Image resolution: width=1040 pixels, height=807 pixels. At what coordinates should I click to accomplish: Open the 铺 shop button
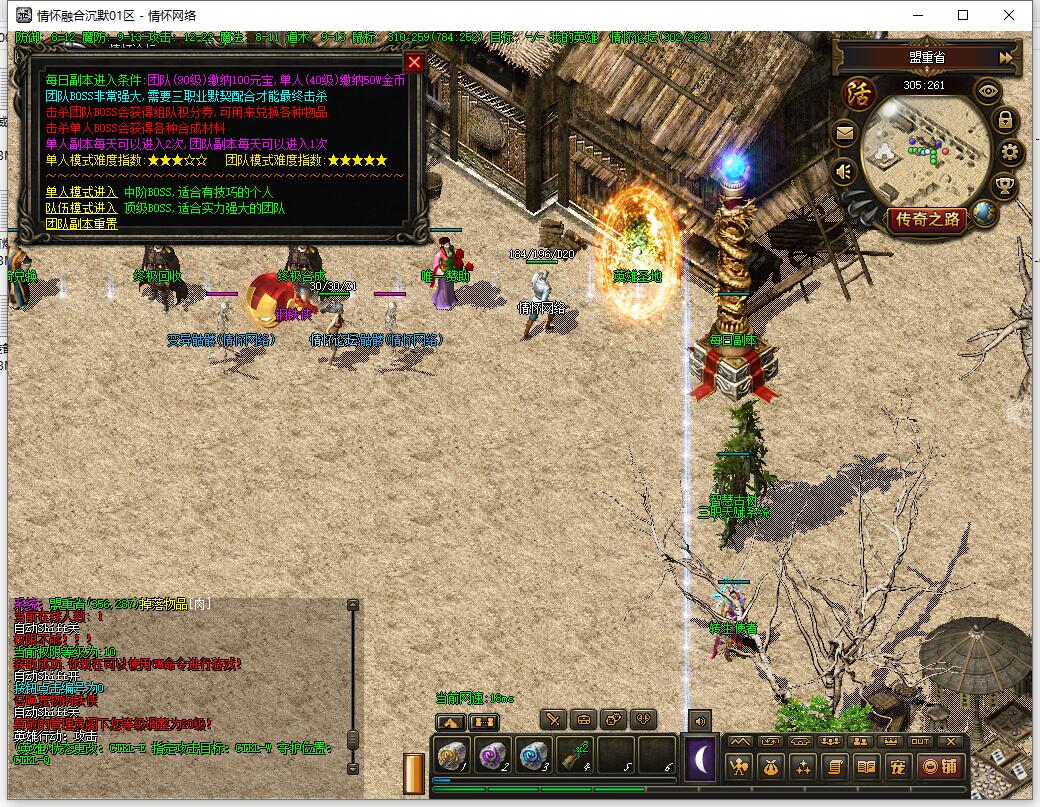point(941,767)
